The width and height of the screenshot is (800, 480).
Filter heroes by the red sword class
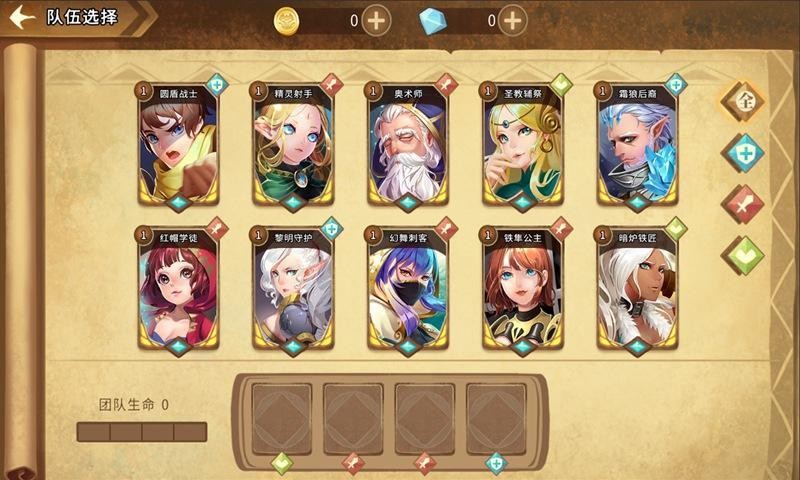click(743, 205)
